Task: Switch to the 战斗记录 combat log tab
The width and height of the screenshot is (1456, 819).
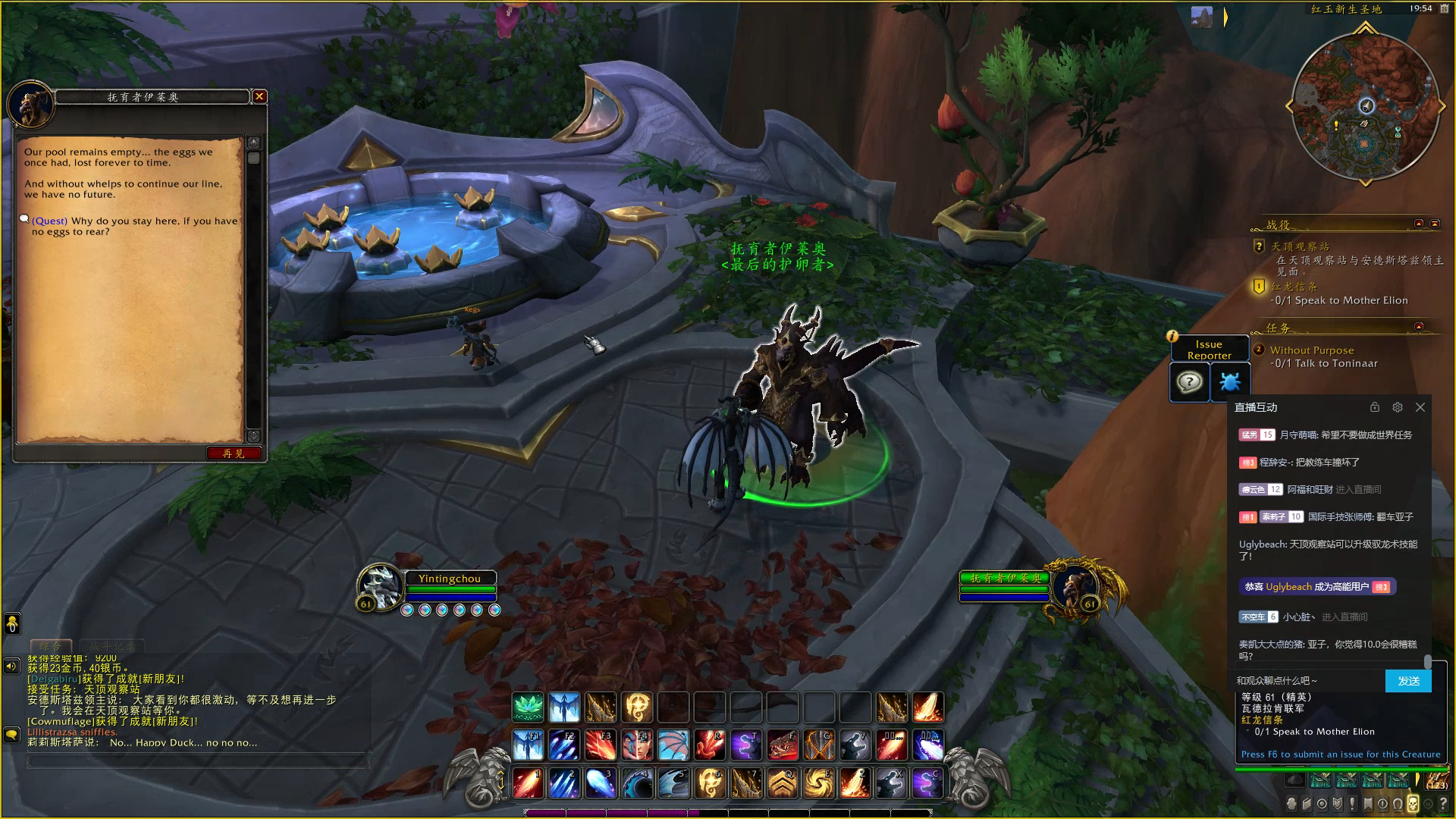Action: tap(111, 647)
